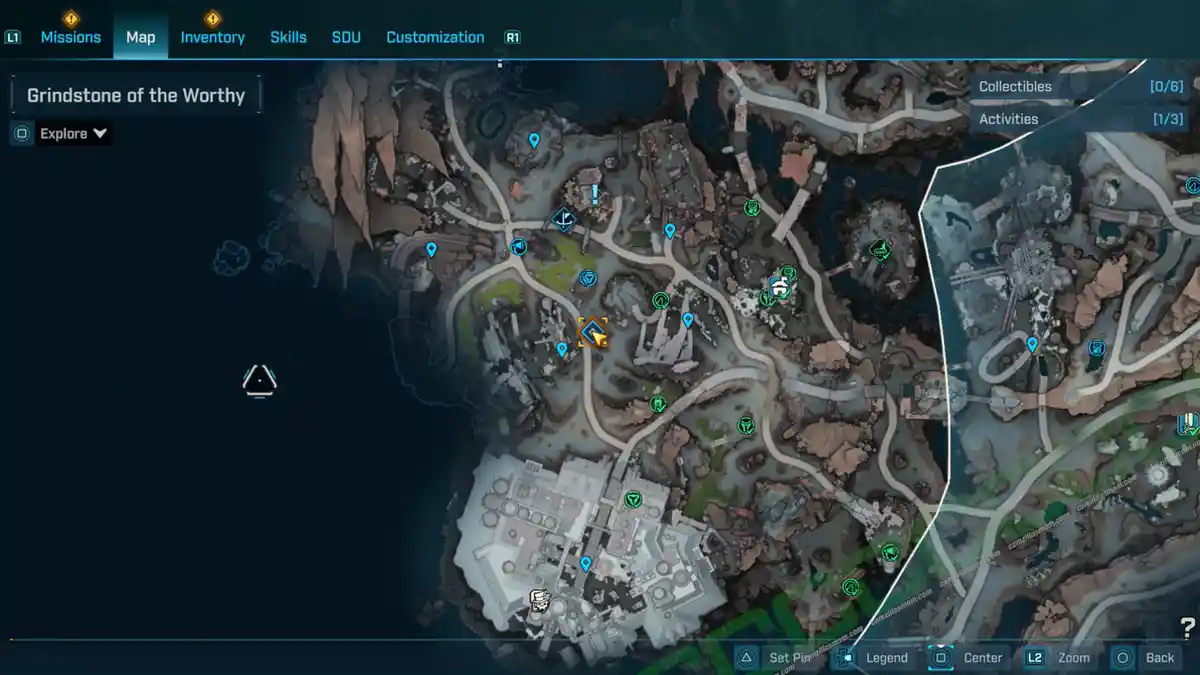The width and height of the screenshot is (1200, 675).
Task: Click the Grindstone of the Worthy title
Action: coord(136,96)
